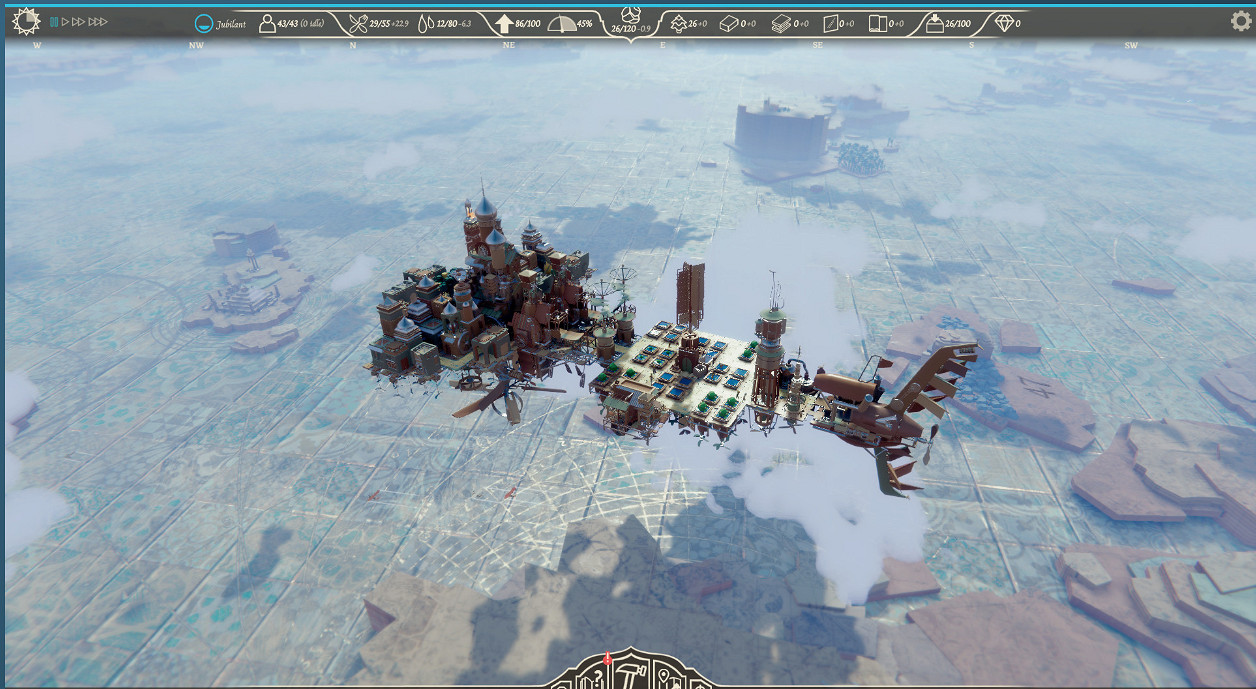Image resolution: width=1256 pixels, height=689 pixels.
Task: Select the diamond gems icon
Action: tap(1005, 23)
